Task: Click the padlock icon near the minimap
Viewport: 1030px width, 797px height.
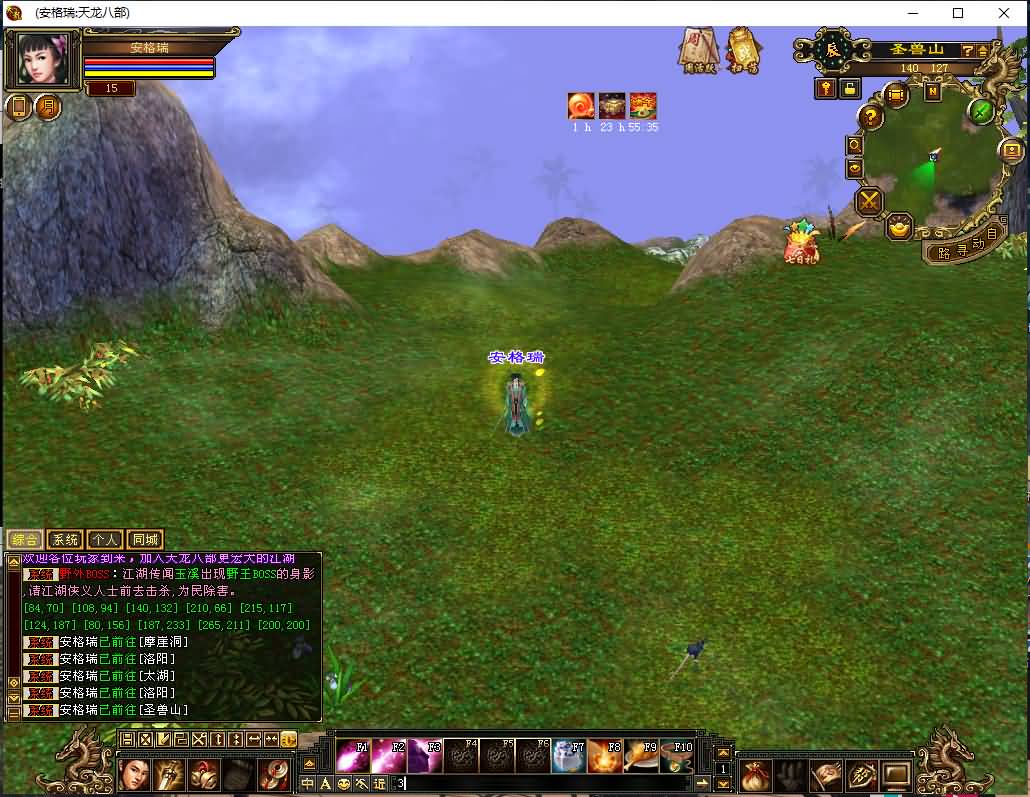Action: click(x=850, y=88)
